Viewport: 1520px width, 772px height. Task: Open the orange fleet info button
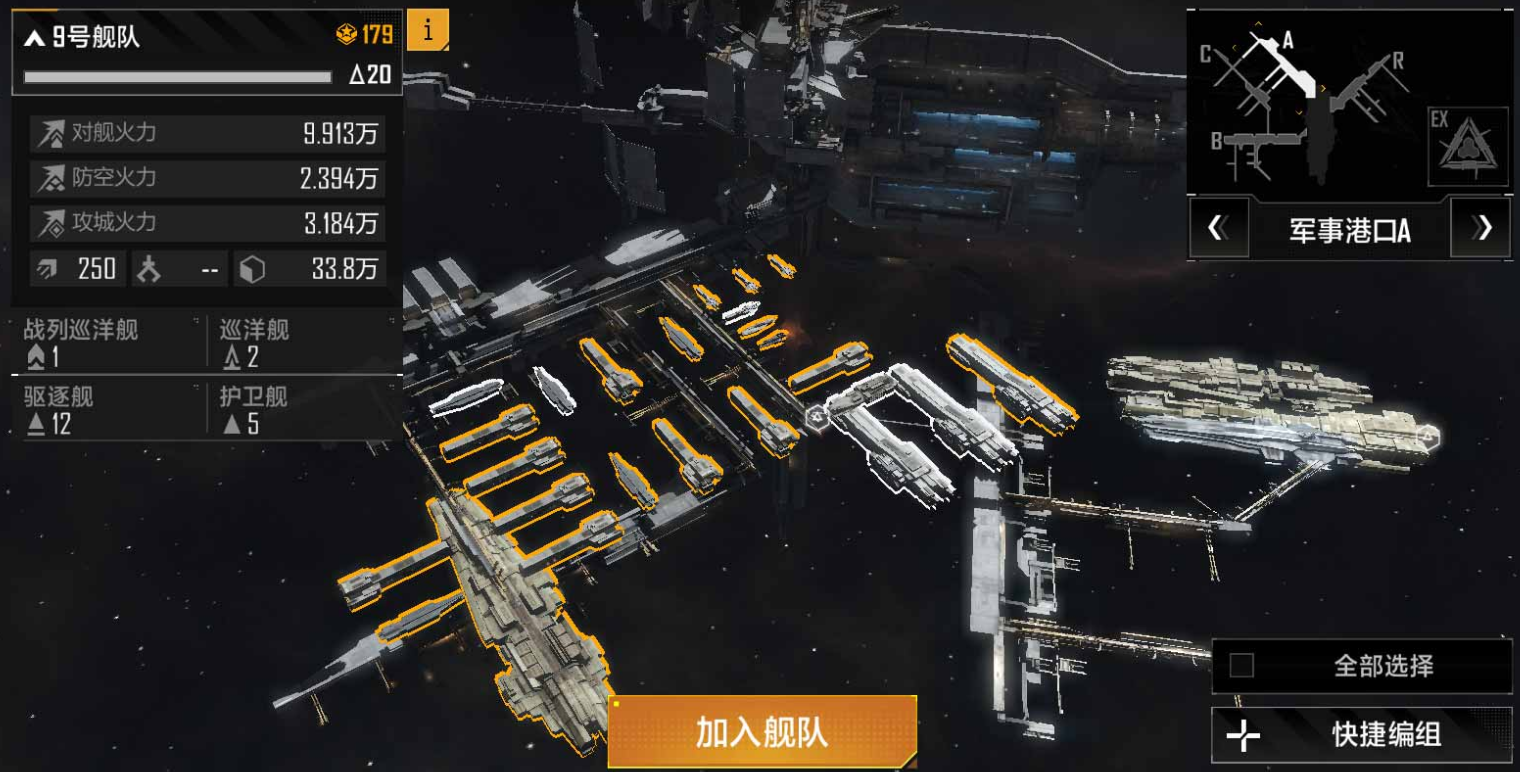pyautogui.click(x=428, y=31)
